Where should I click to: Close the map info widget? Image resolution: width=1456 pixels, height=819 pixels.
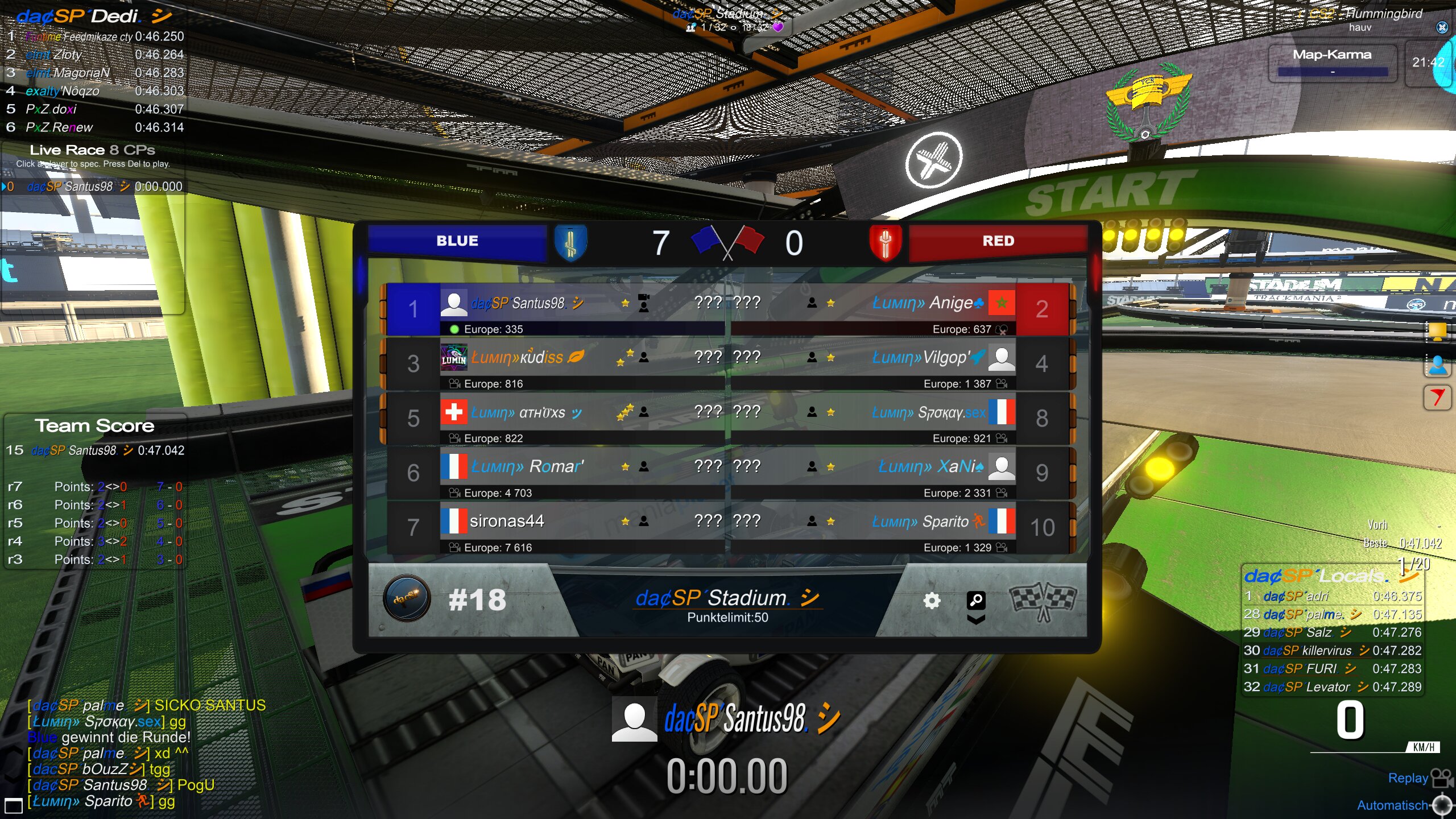(1442, 27)
